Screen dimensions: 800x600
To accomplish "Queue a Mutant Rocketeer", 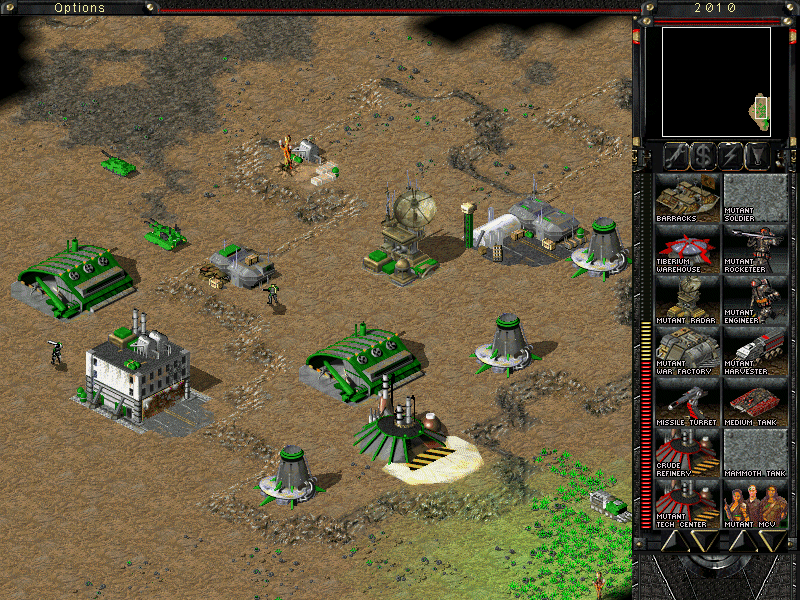I will (755, 249).
